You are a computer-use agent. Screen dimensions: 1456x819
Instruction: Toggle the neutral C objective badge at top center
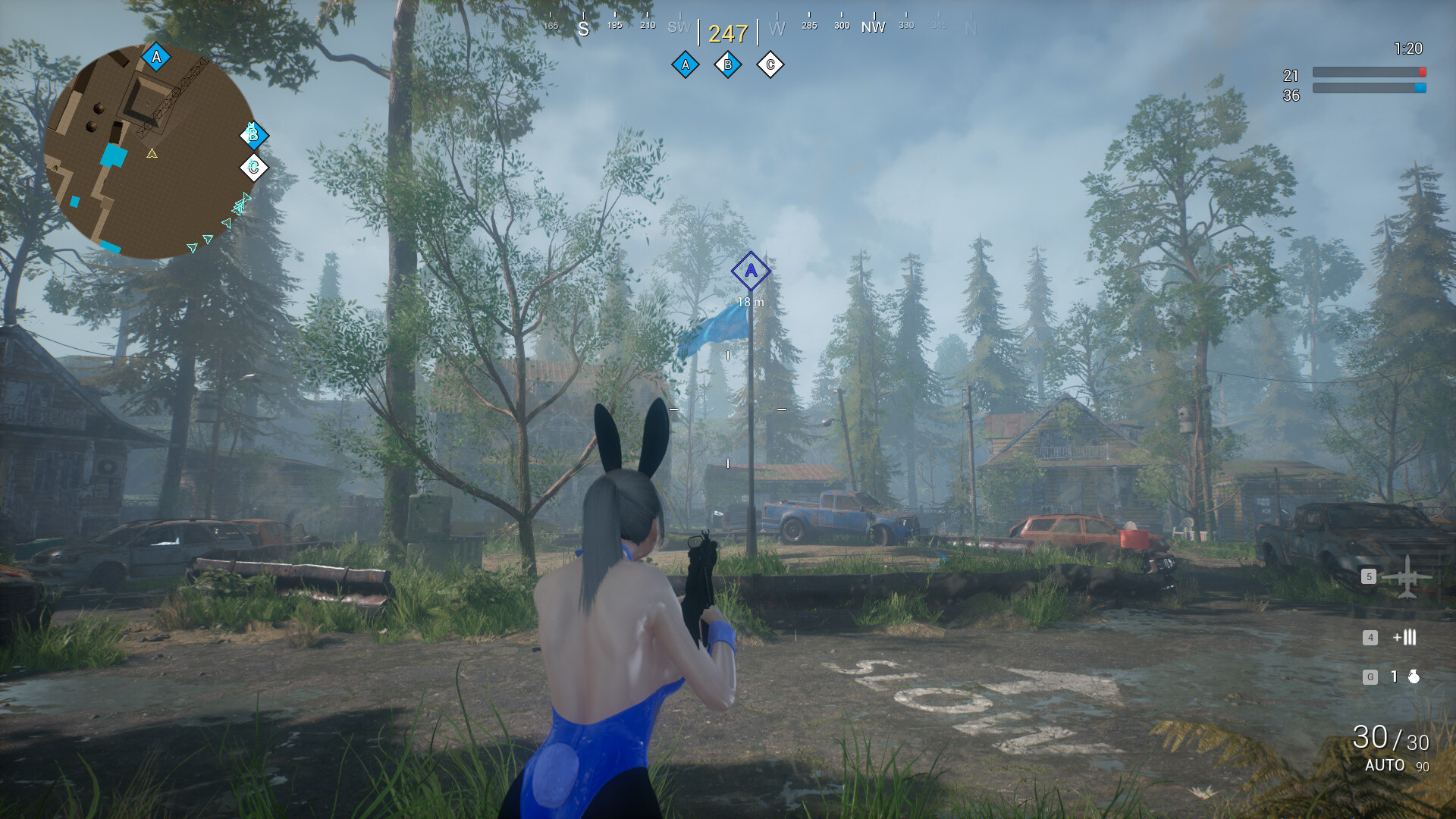click(x=770, y=65)
